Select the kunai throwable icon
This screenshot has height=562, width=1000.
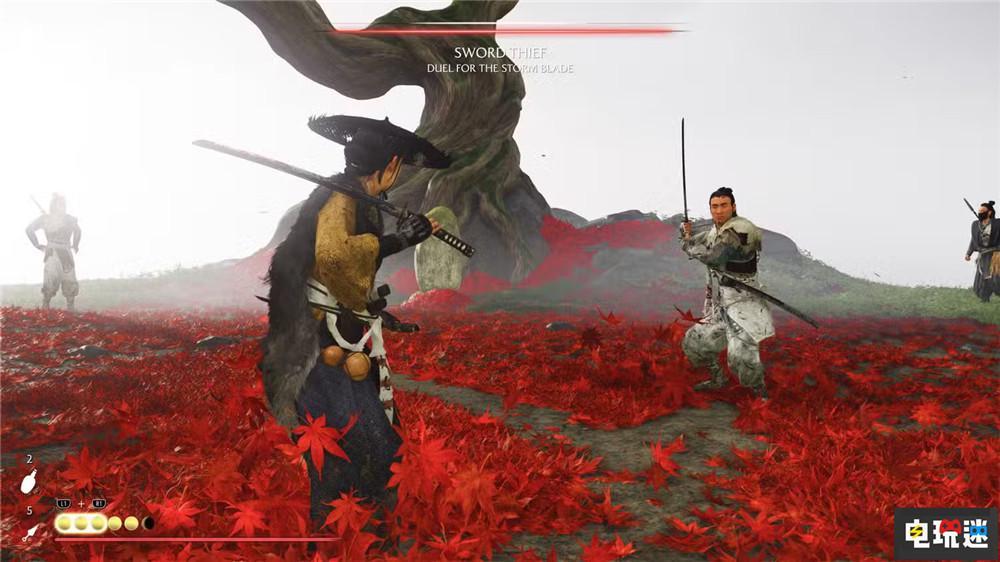[x=30, y=531]
